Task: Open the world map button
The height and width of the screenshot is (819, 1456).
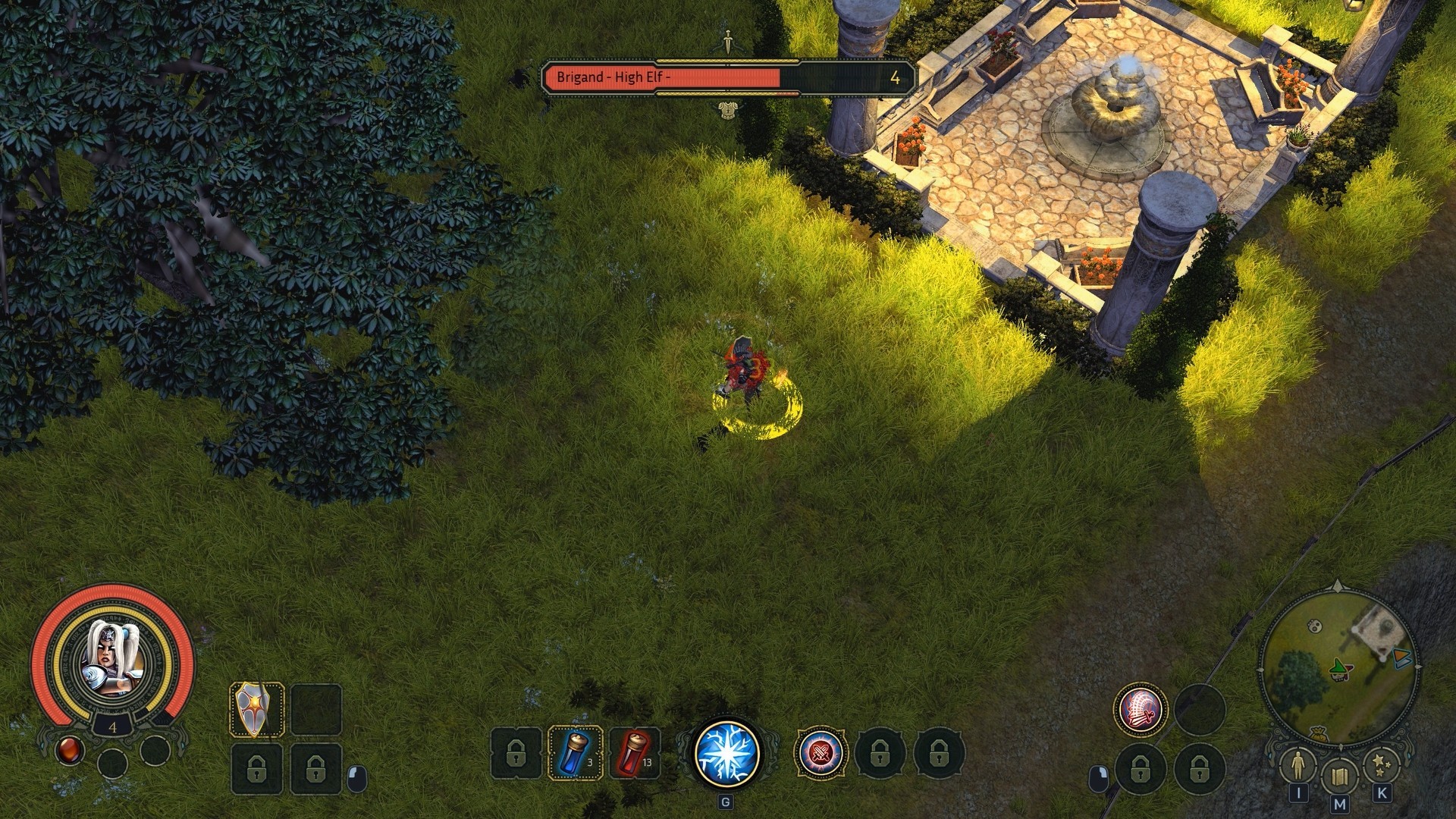Action: pyautogui.click(x=1338, y=776)
